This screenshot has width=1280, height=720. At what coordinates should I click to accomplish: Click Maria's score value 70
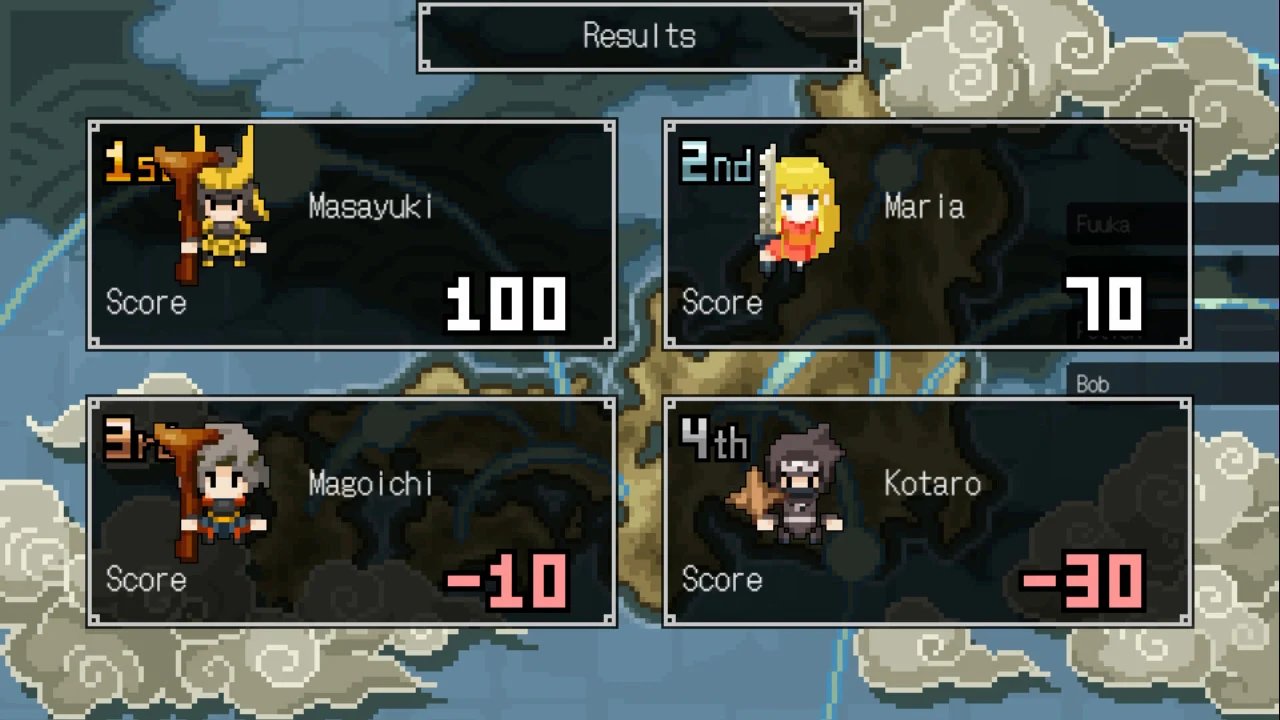(1104, 302)
